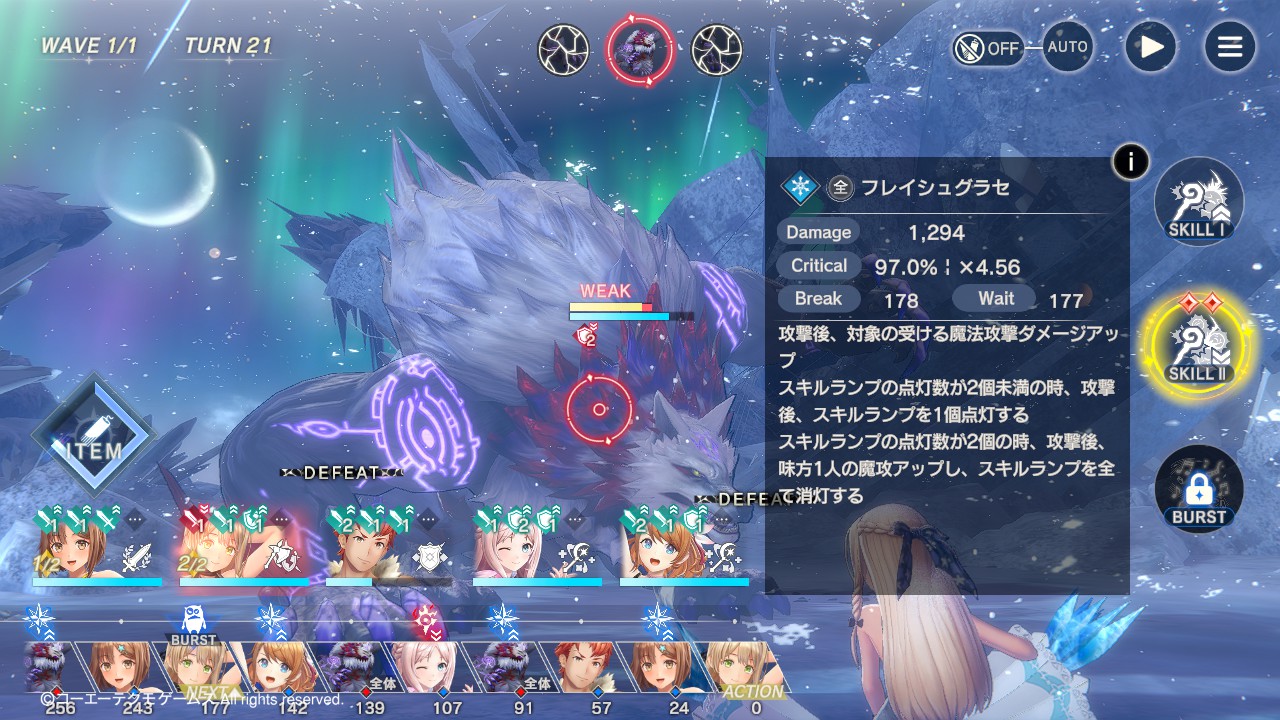
Task: Open the ITEM diamond menu
Action: point(94,436)
